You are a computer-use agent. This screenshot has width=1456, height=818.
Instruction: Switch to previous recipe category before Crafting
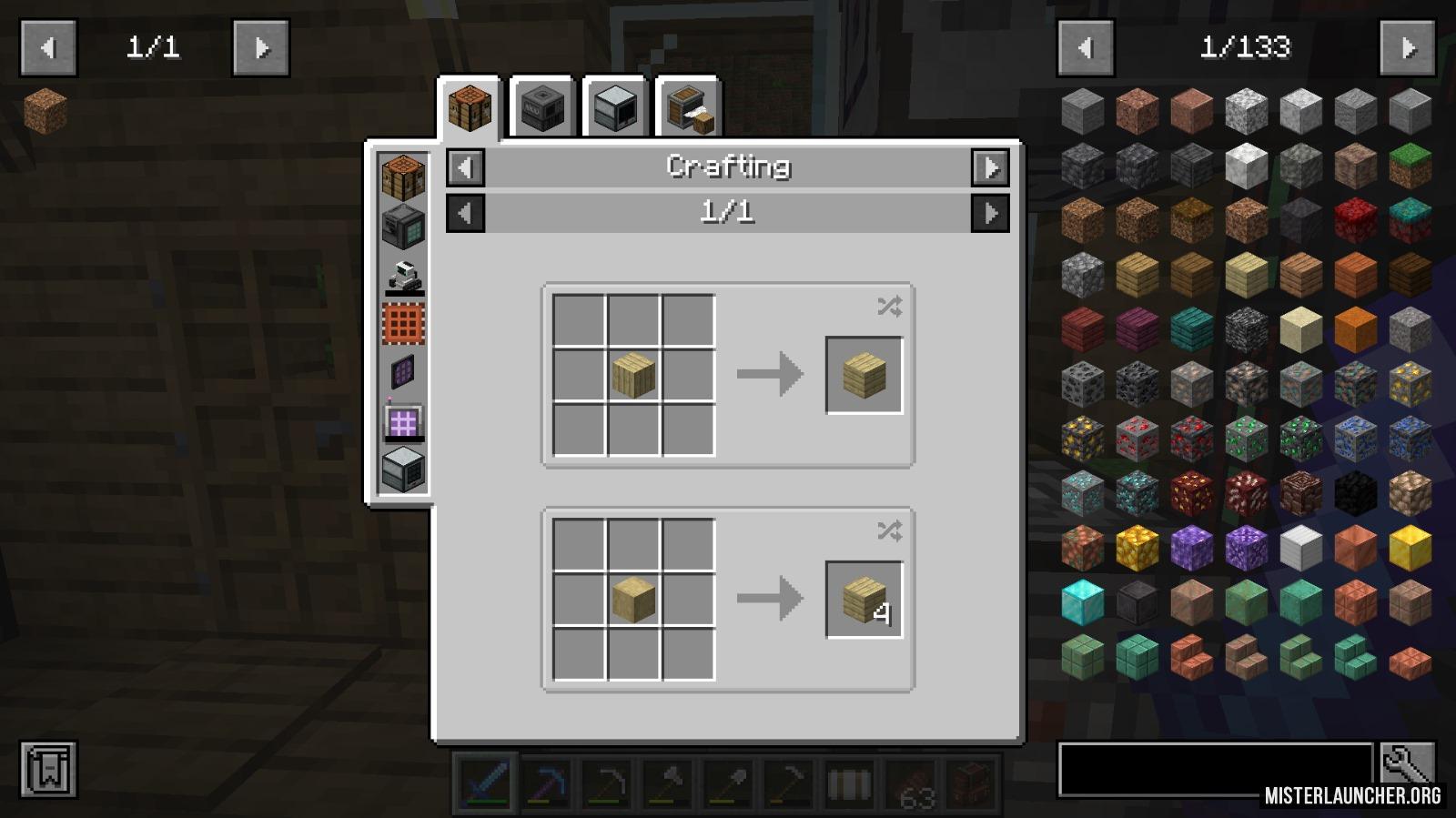tap(466, 167)
